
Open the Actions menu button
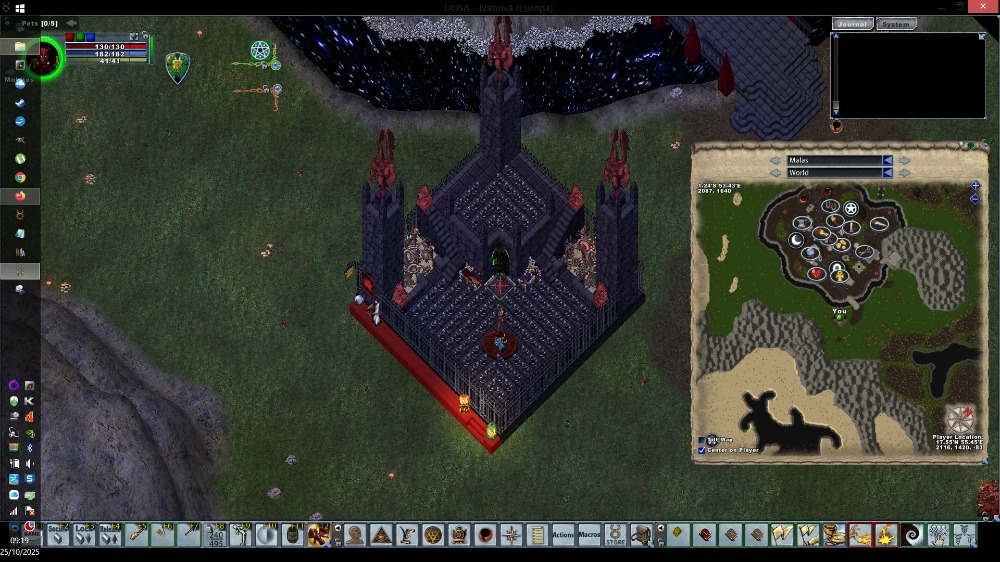563,535
